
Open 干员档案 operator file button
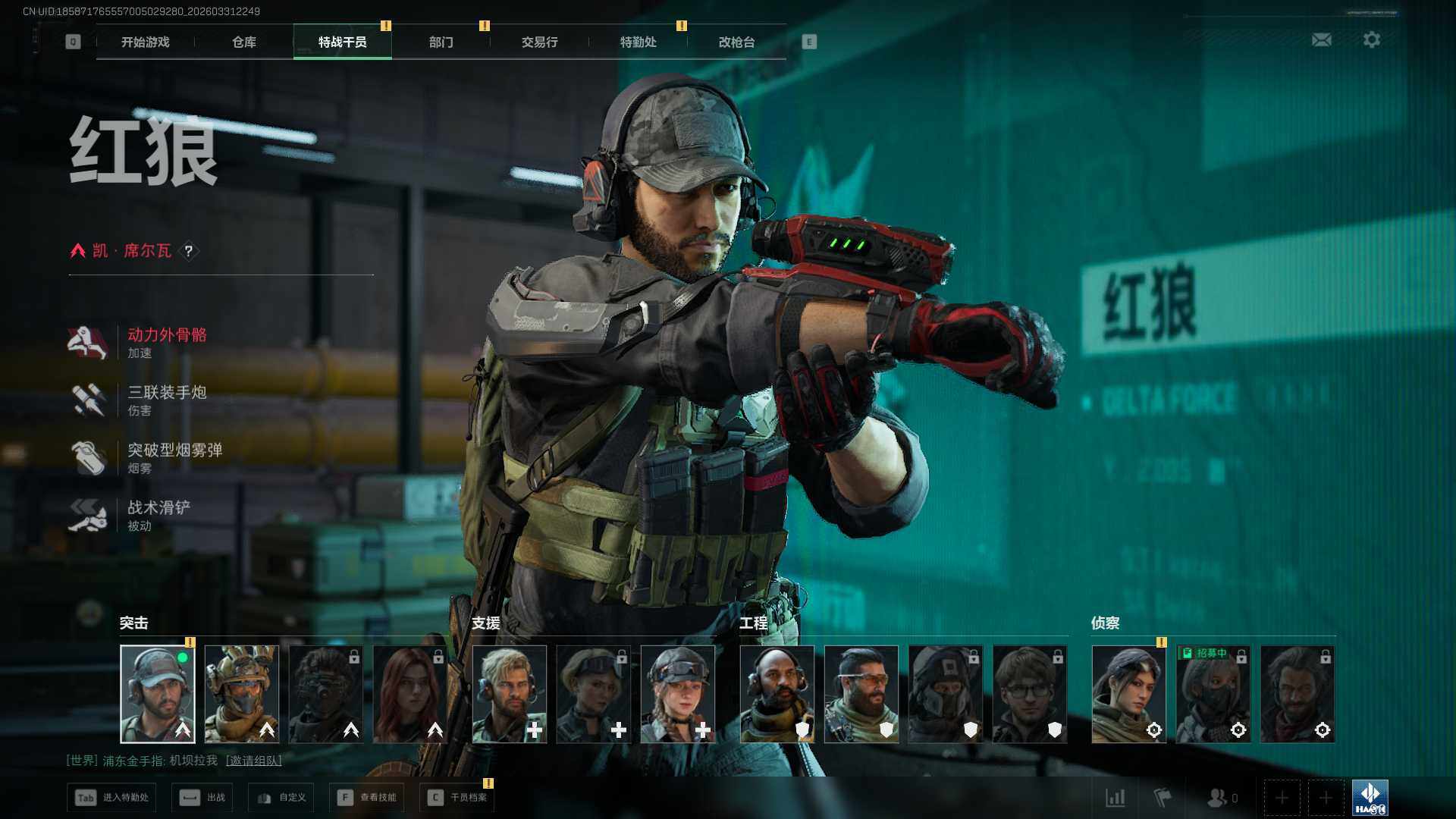[x=457, y=797]
